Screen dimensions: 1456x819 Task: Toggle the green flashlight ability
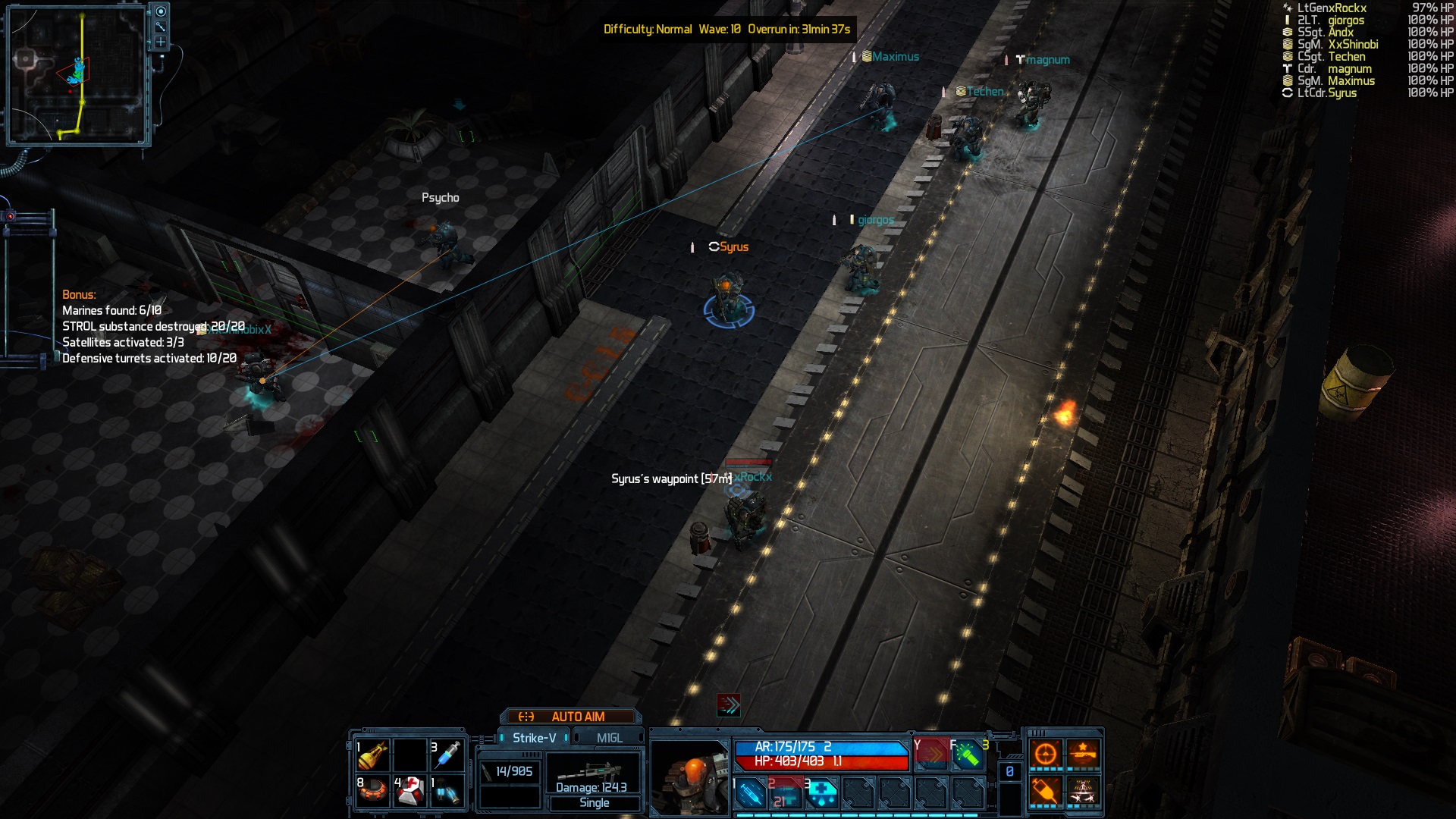pos(968,755)
